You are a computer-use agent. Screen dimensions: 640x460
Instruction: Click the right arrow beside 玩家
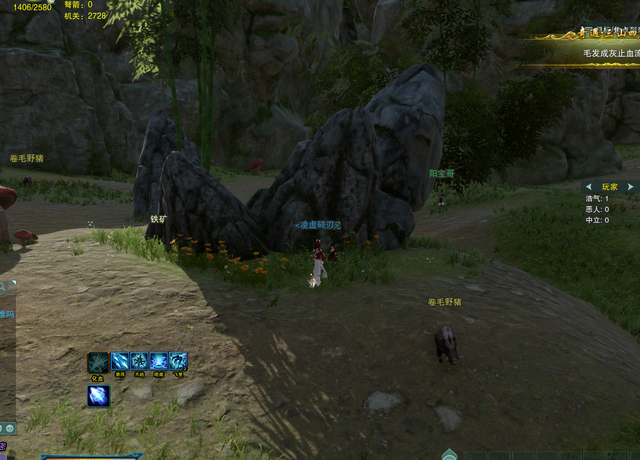point(631,187)
